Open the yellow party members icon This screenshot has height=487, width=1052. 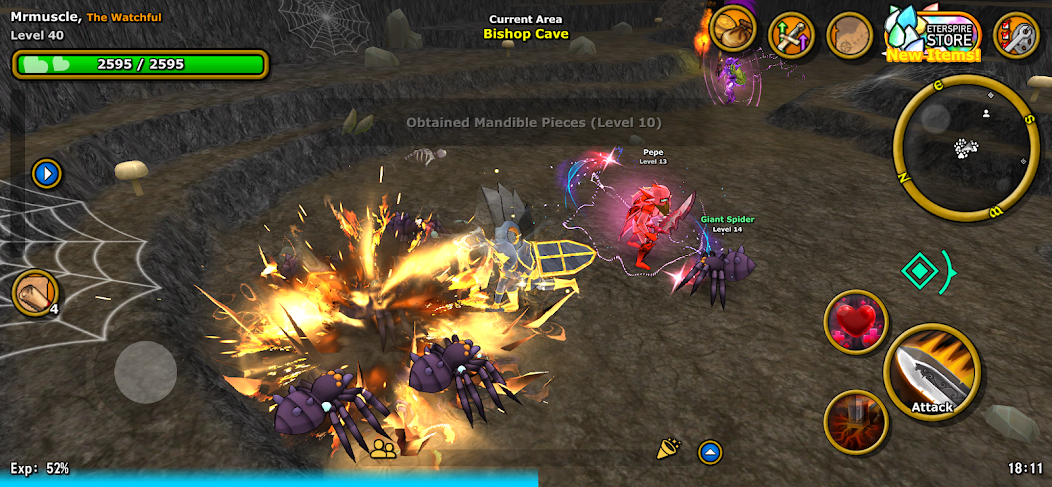point(382,449)
